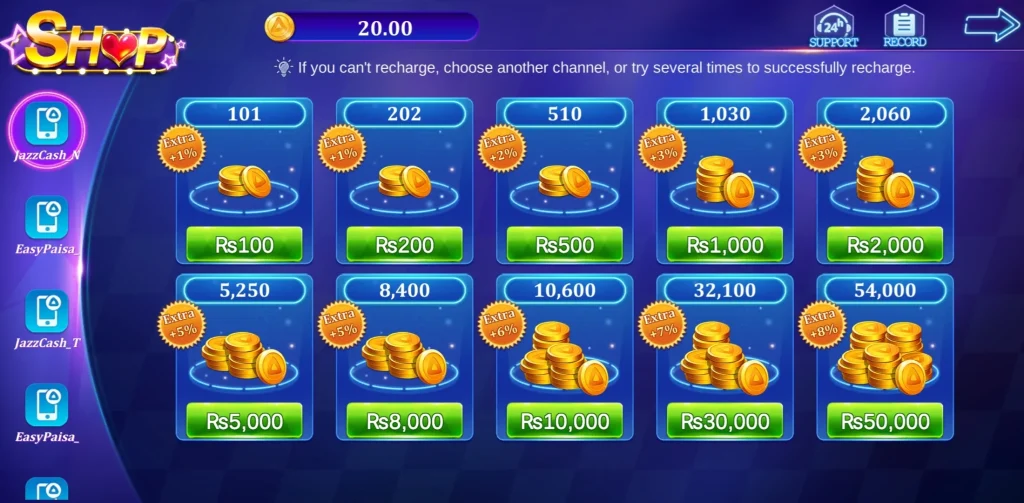
Task: Tap the Rs2,000 green button
Action: click(x=884, y=244)
